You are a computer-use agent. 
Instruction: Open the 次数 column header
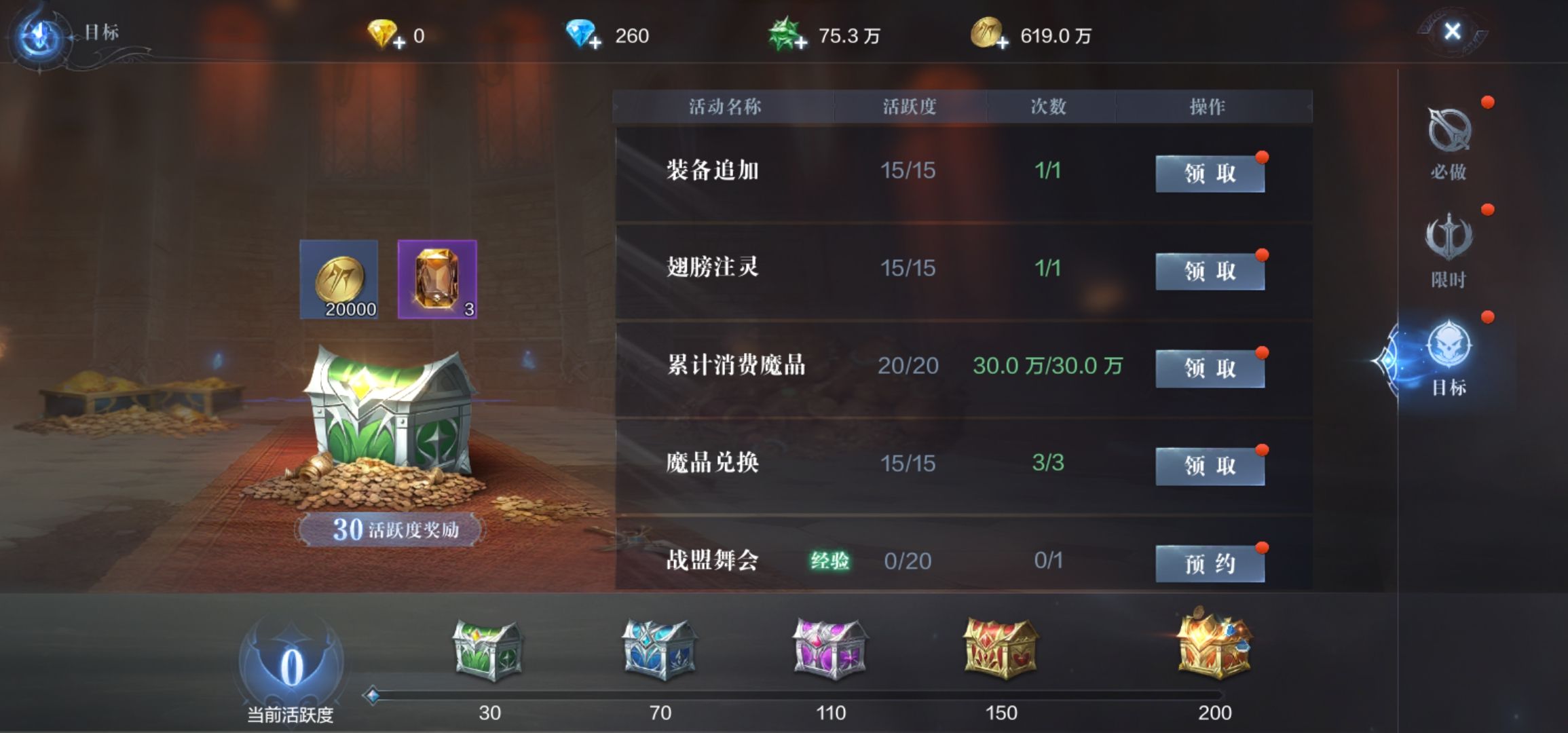tap(1045, 106)
